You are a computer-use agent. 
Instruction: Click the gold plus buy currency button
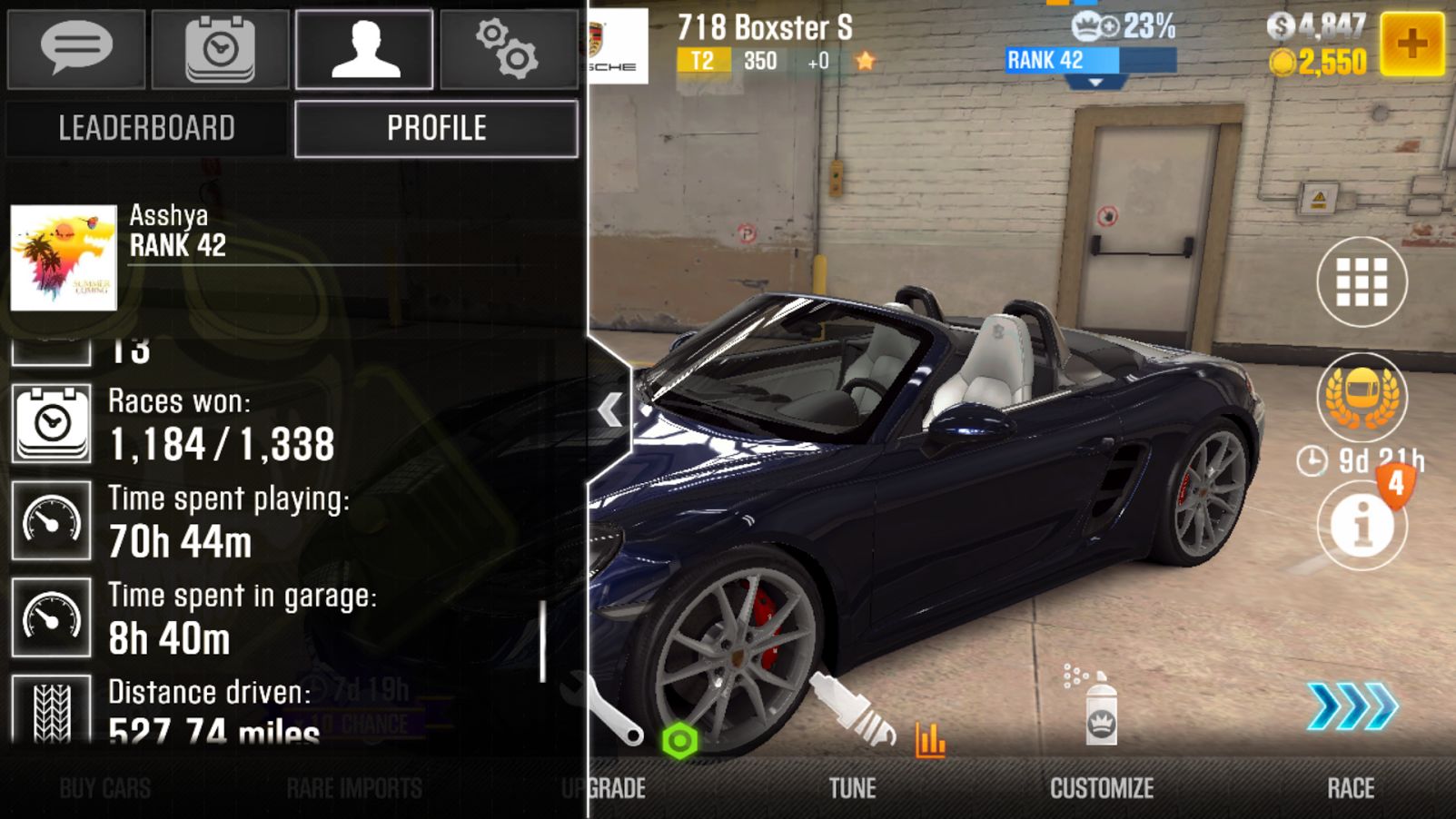tap(1411, 44)
